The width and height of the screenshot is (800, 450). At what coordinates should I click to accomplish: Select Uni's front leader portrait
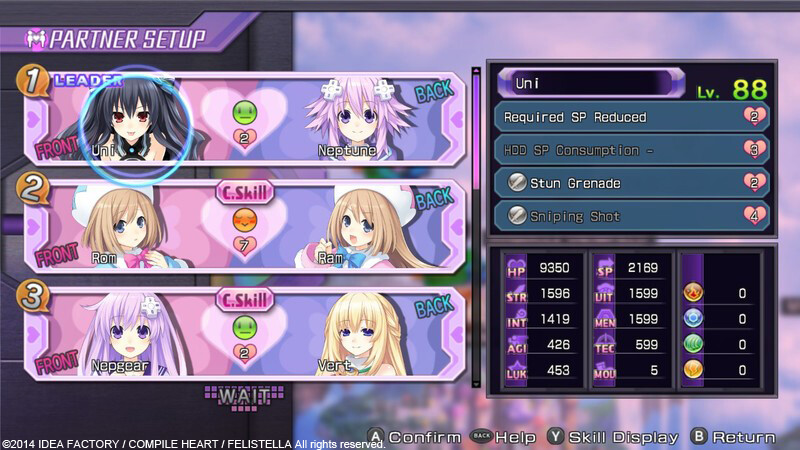pos(124,120)
